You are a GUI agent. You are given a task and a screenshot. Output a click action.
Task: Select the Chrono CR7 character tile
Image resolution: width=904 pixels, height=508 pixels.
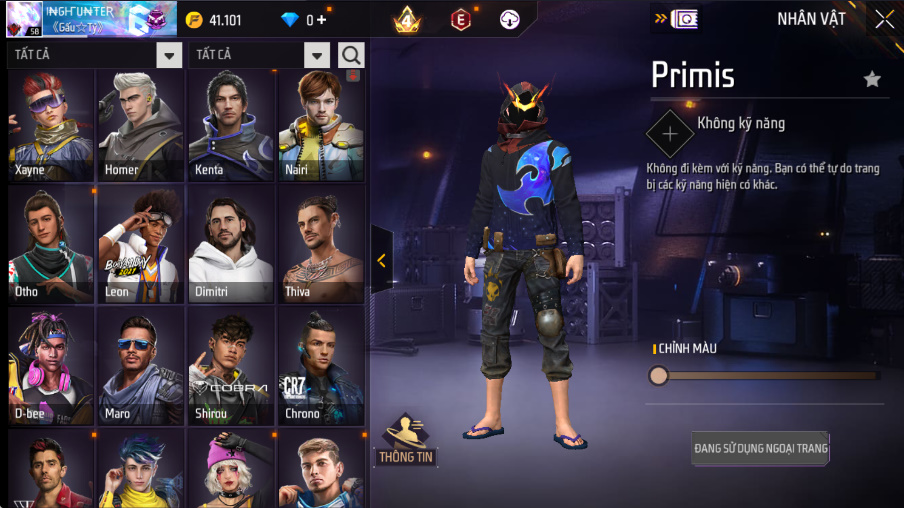pyautogui.click(x=320, y=367)
